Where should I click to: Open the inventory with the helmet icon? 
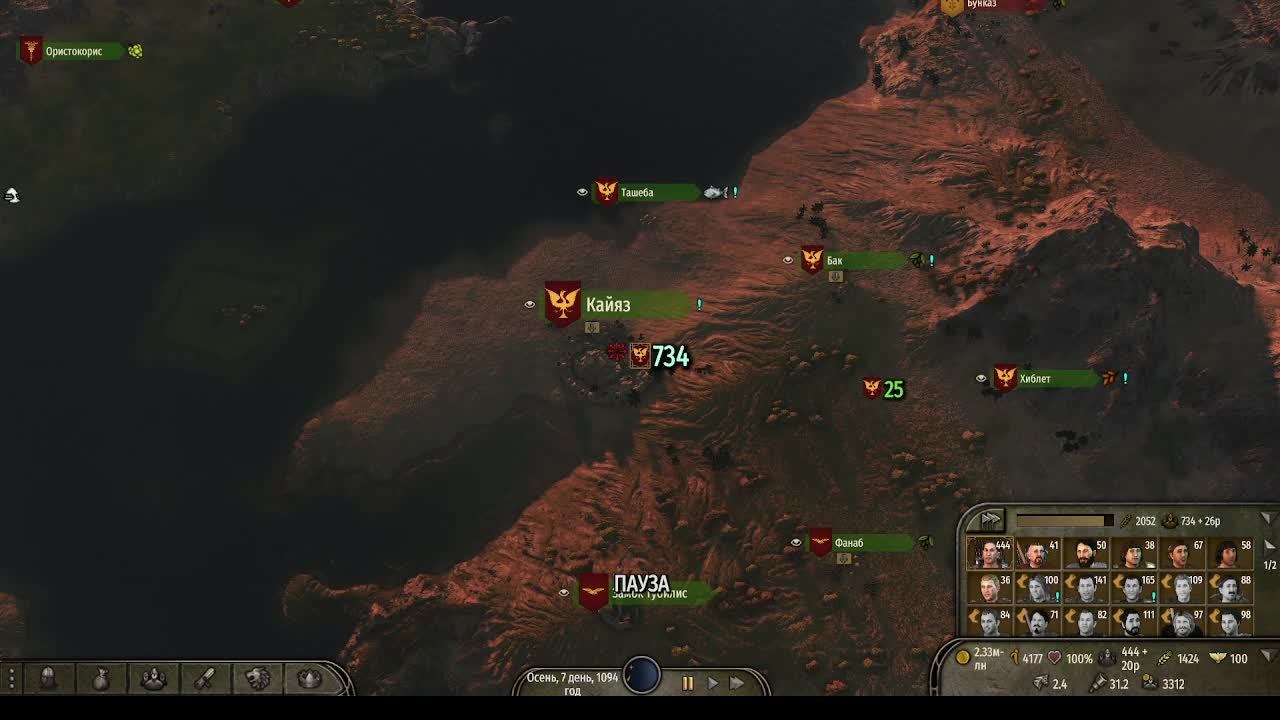[x=48, y=679]
